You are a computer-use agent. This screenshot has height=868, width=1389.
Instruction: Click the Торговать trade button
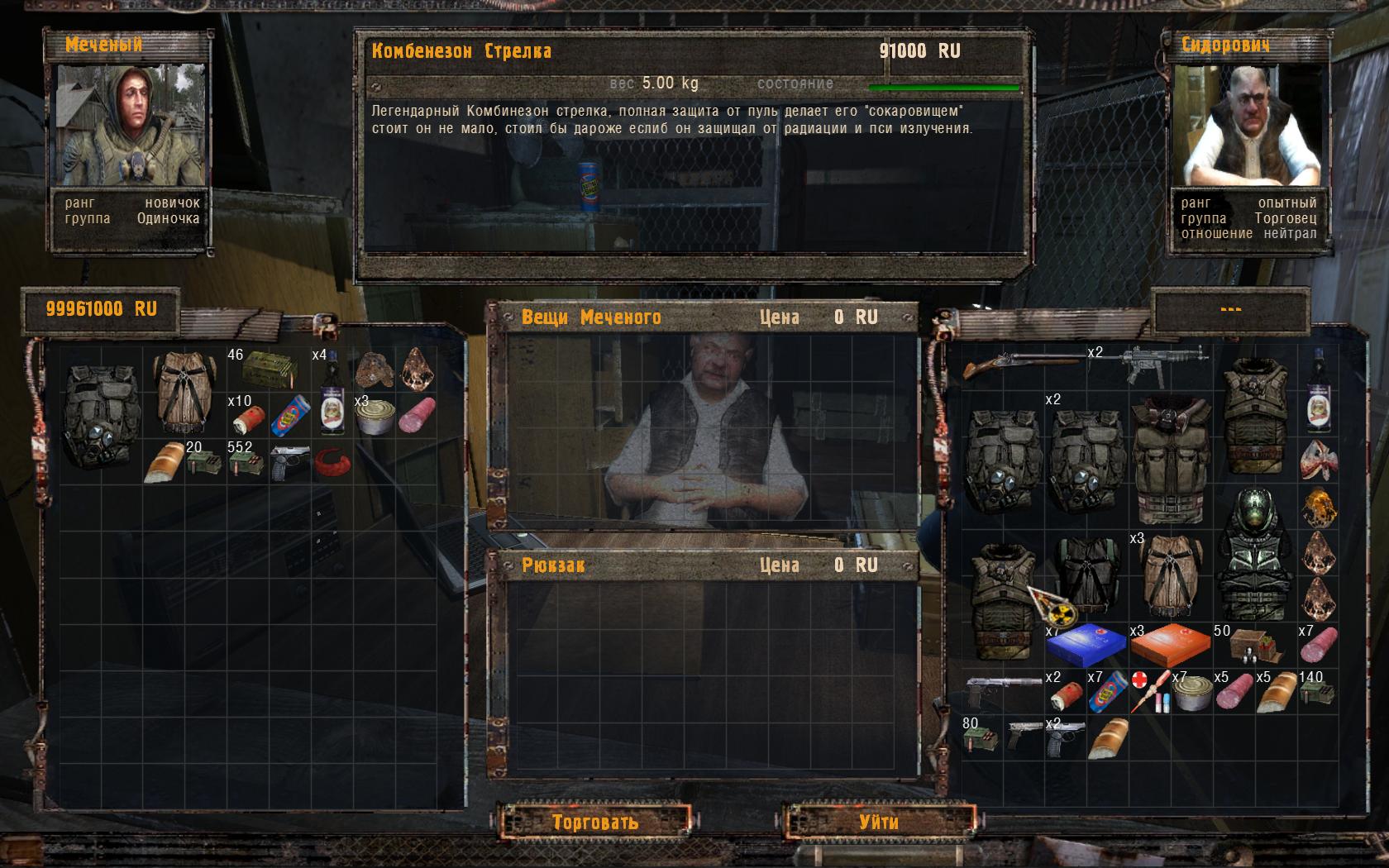tap(594, 822)
